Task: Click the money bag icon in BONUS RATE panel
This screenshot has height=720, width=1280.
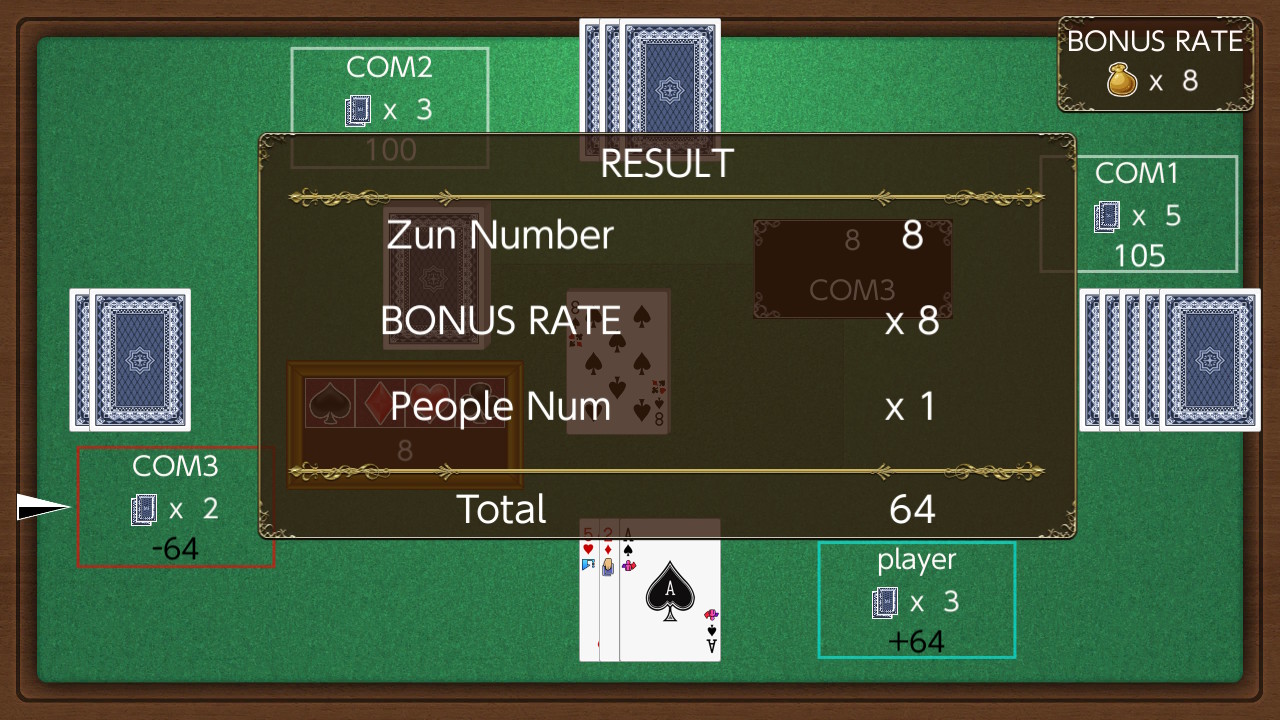Action: point(1125,80)
